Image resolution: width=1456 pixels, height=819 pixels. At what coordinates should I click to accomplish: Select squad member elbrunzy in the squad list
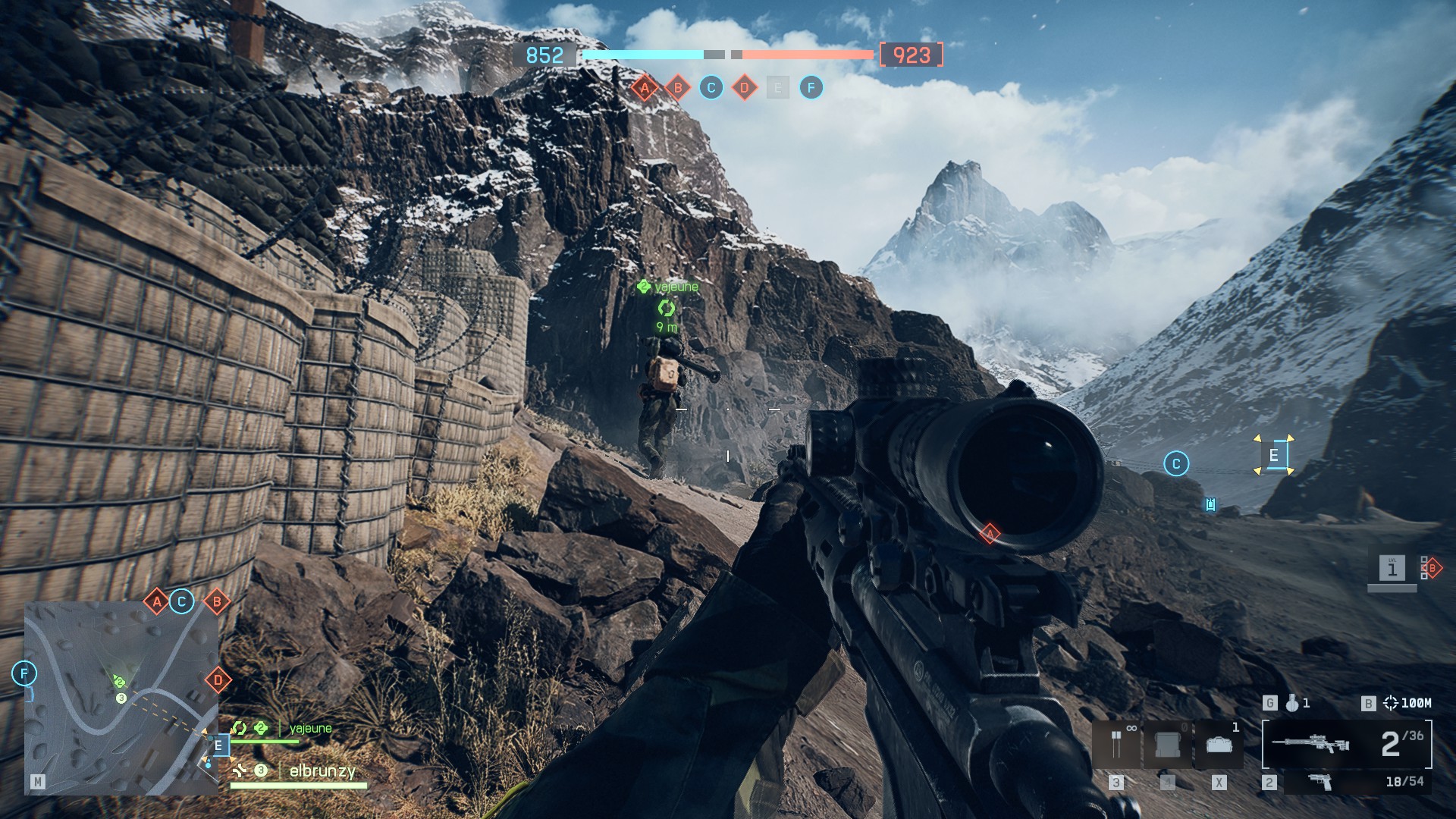pyautogui.click(x=322, y=771)
